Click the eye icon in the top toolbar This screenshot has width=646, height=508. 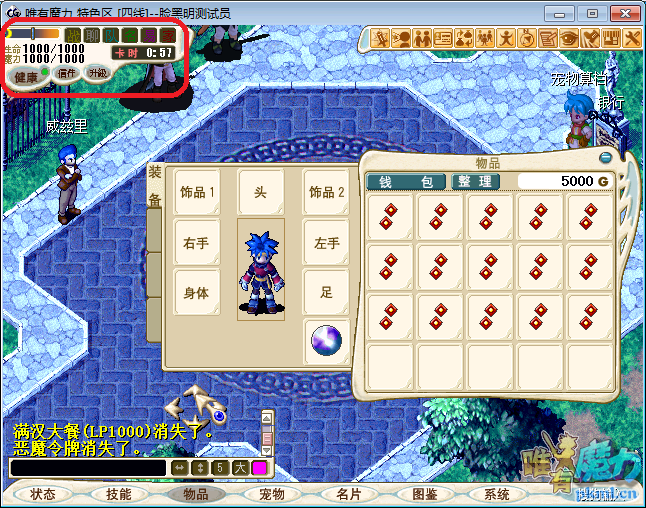pos(569,39)
